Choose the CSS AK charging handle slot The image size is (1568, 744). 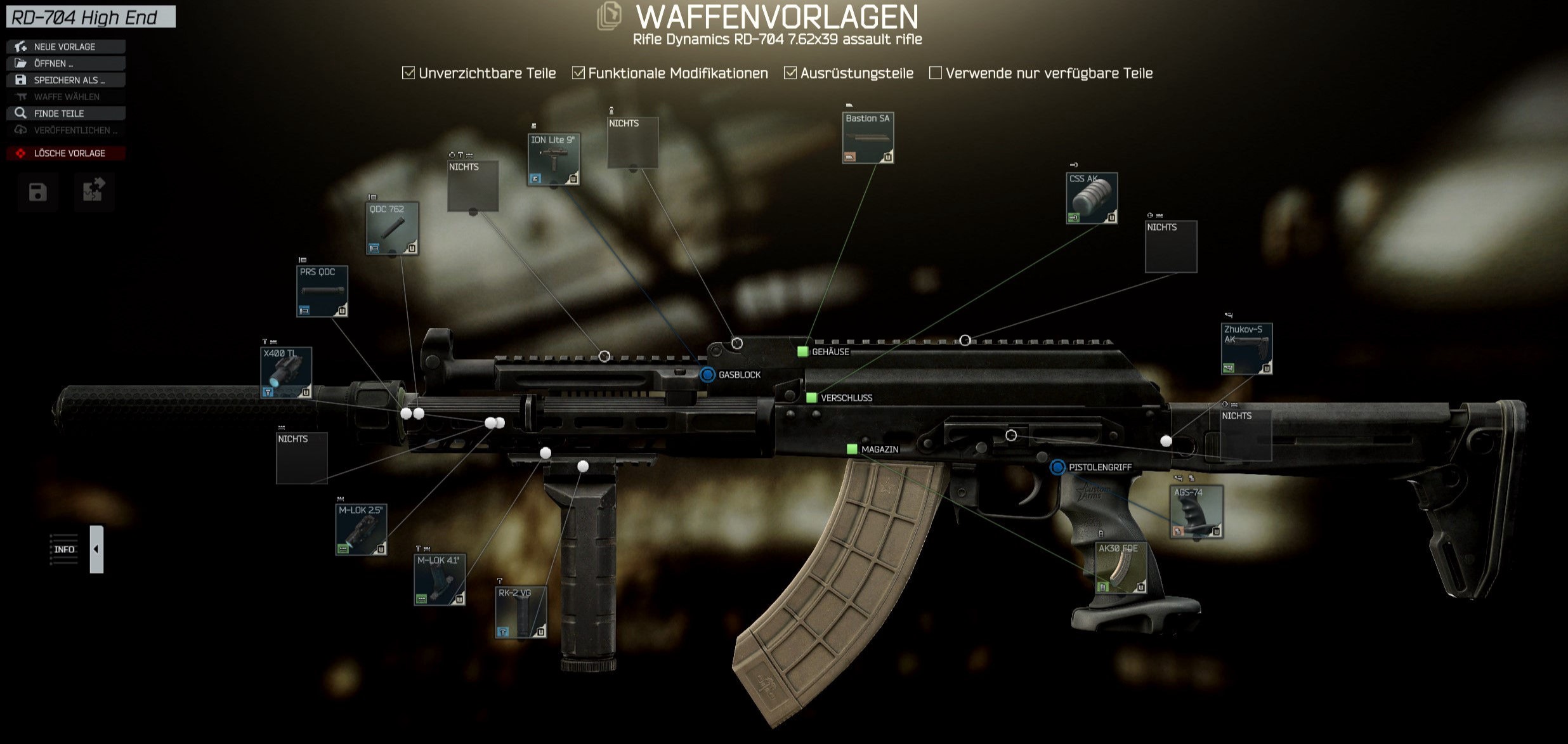tap(1092, 199)
